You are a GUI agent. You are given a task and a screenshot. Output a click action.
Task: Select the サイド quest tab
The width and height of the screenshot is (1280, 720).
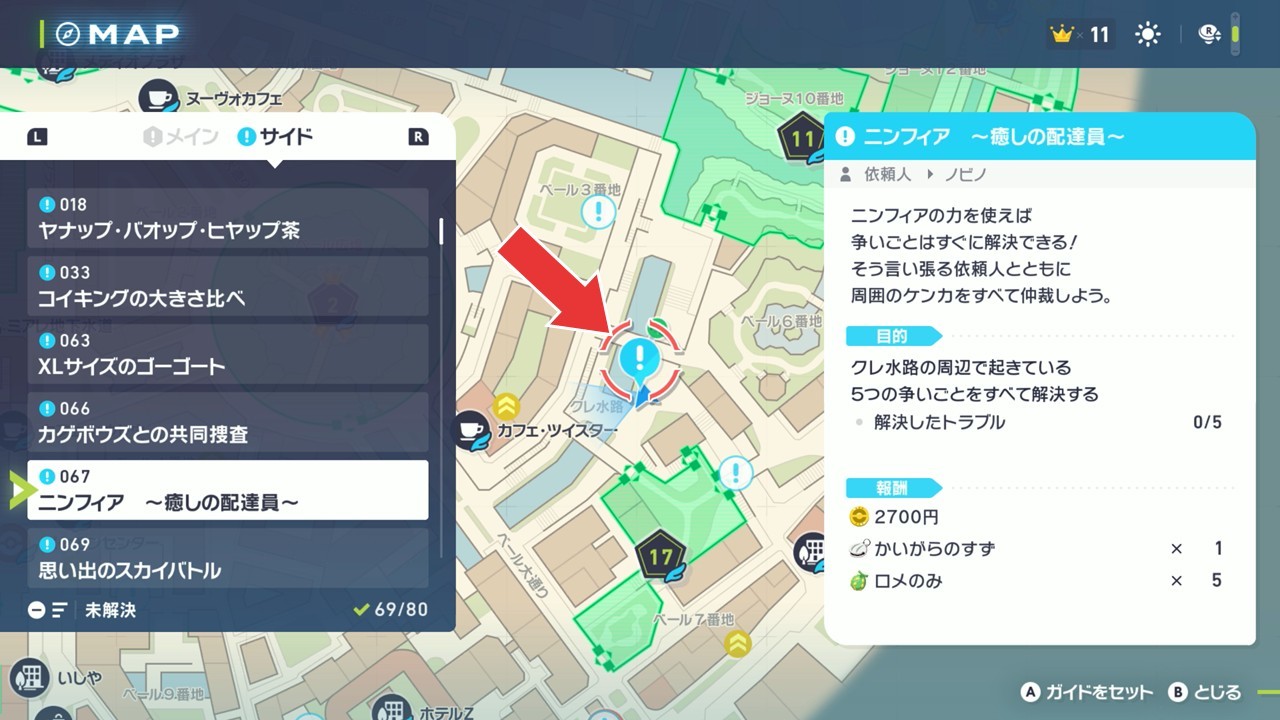click(275, 137)
